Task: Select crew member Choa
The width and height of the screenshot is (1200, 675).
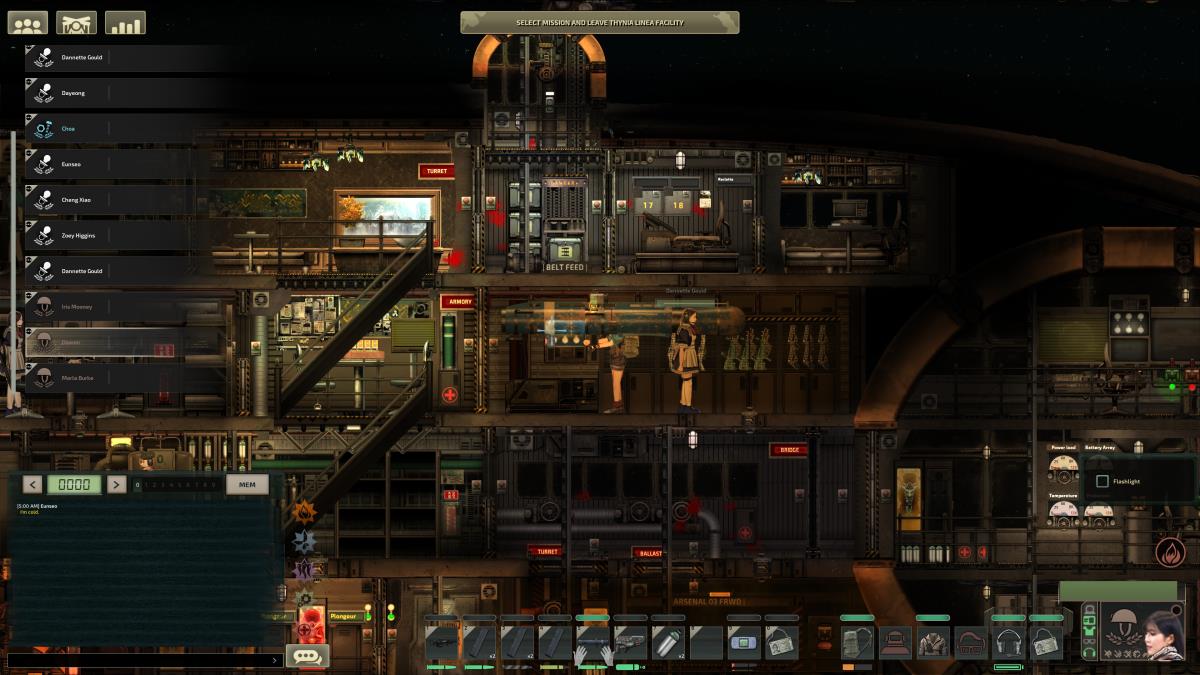Action: [120, 129]
